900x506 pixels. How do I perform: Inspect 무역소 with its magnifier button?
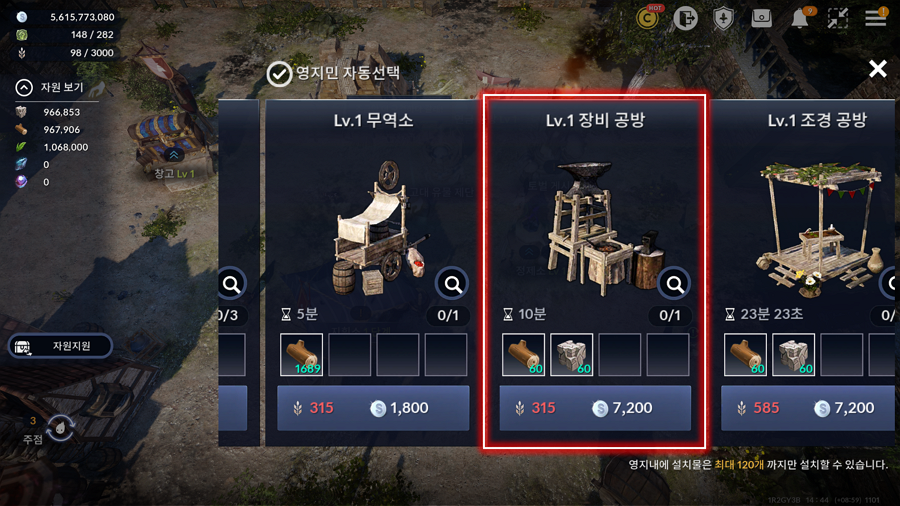[453, 285]
